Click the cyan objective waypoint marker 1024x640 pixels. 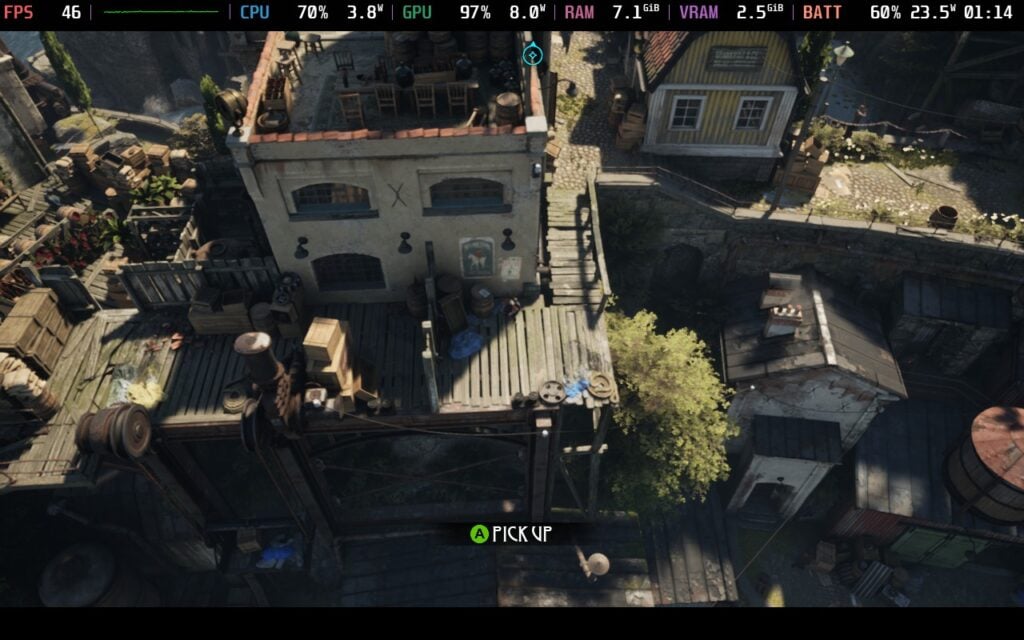[x=533, y=54]
